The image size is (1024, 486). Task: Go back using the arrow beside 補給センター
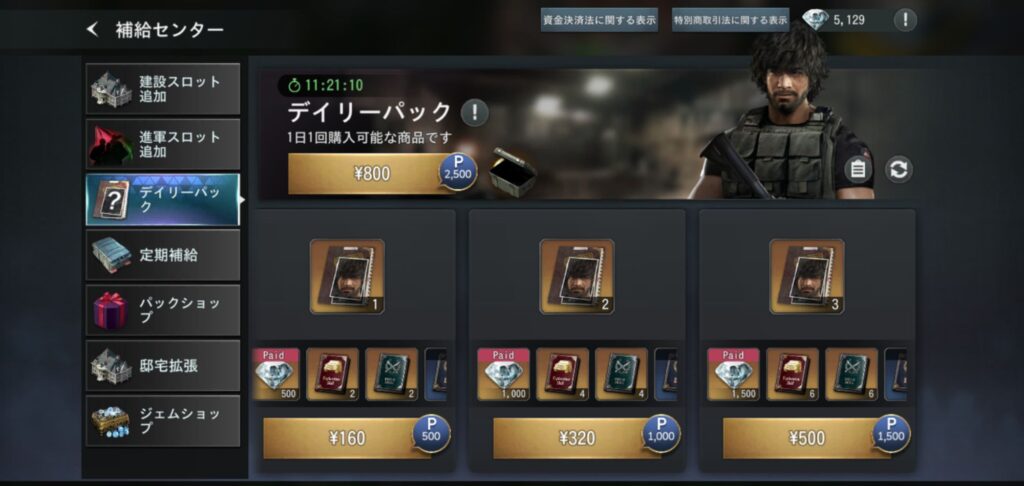93,30
